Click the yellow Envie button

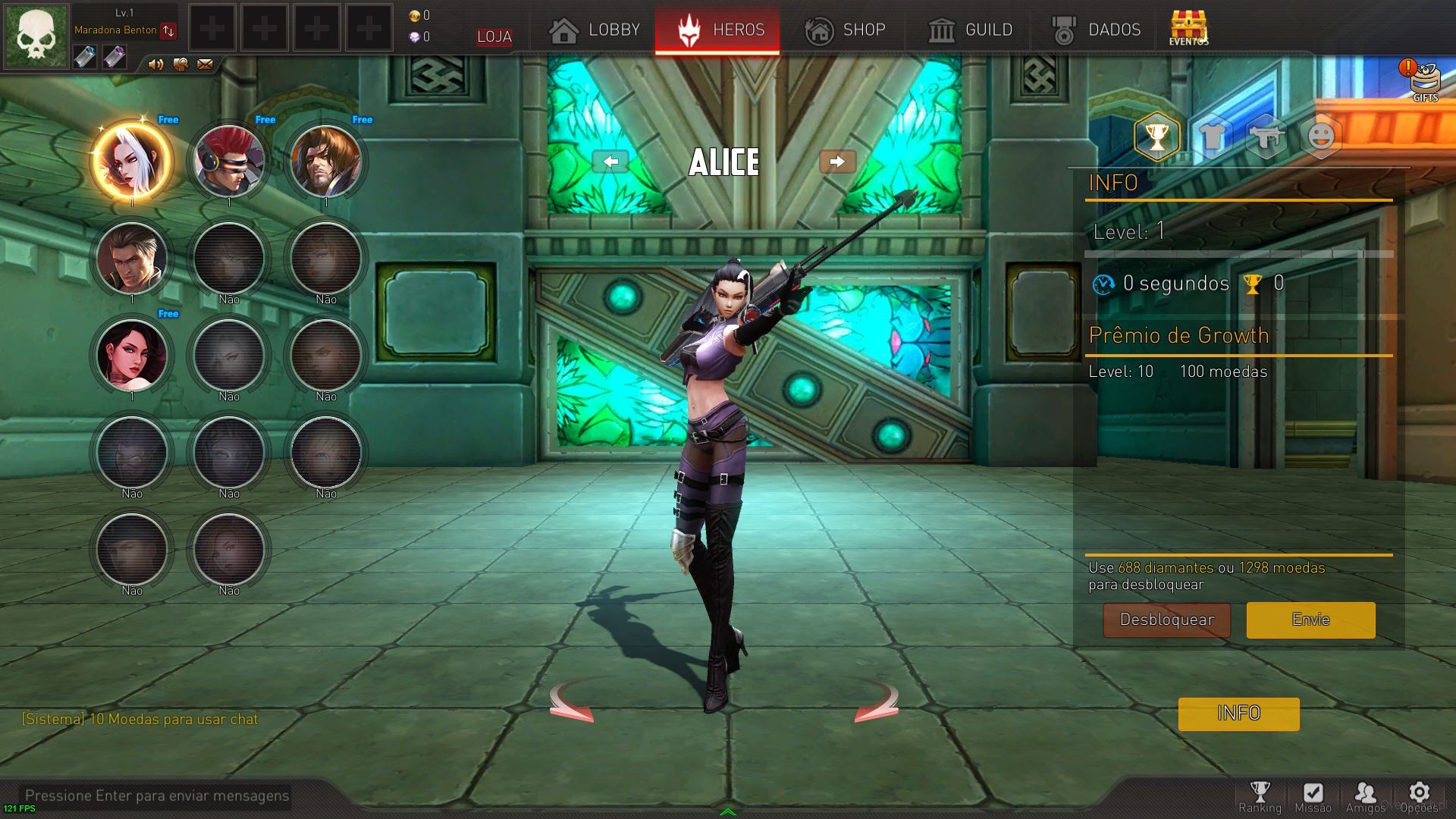tap(1310, 620)
